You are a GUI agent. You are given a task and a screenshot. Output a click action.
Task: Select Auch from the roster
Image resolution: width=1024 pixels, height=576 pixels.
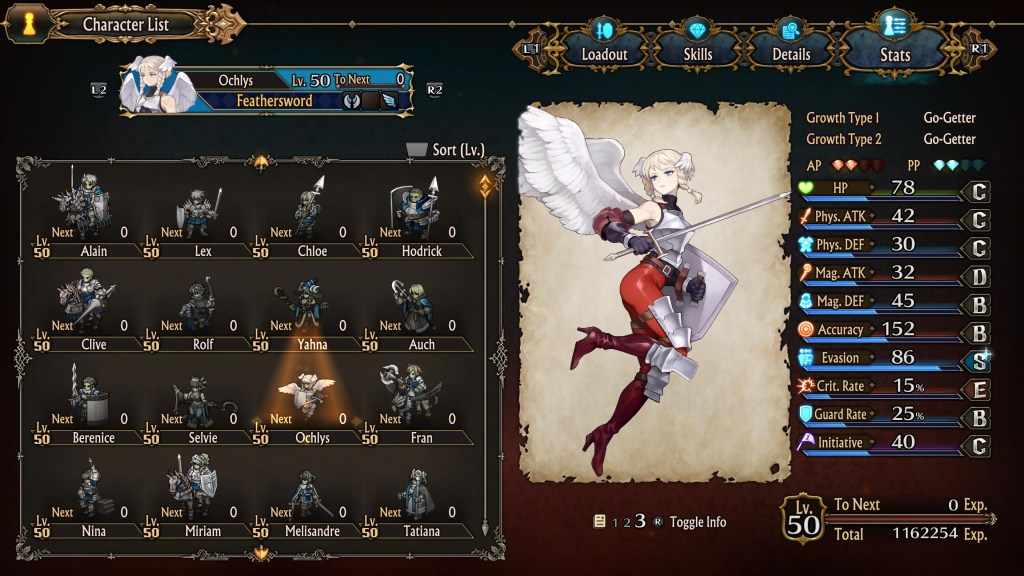coord(420,309)
